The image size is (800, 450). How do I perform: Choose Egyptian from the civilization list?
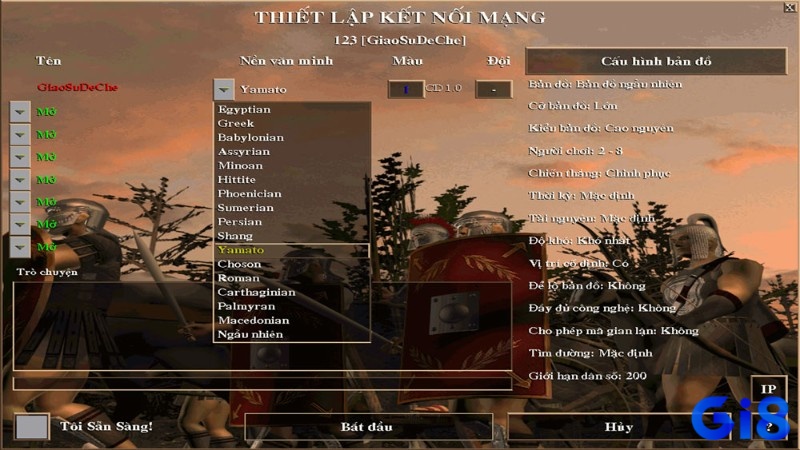point(244,109)
